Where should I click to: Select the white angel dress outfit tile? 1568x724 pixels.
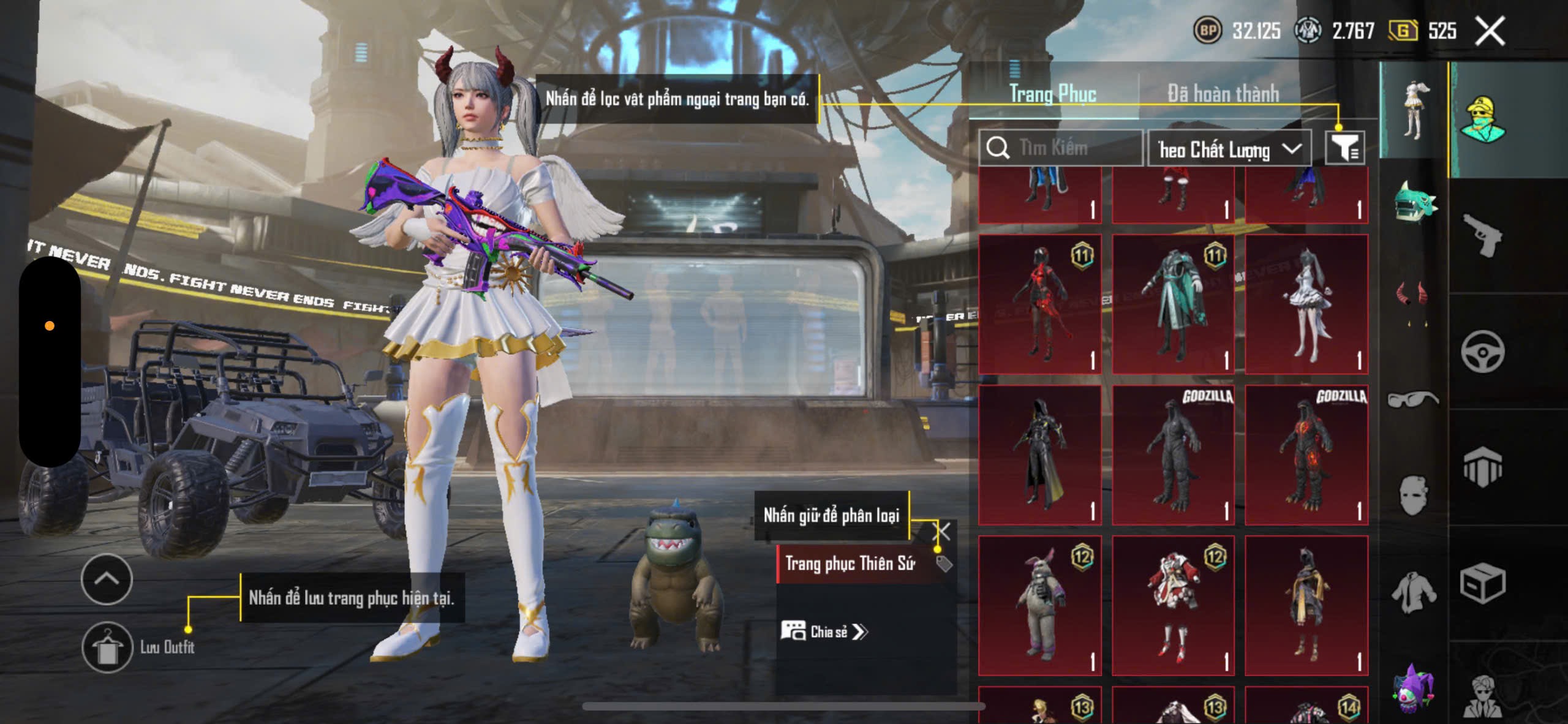tap(1306, 304)
